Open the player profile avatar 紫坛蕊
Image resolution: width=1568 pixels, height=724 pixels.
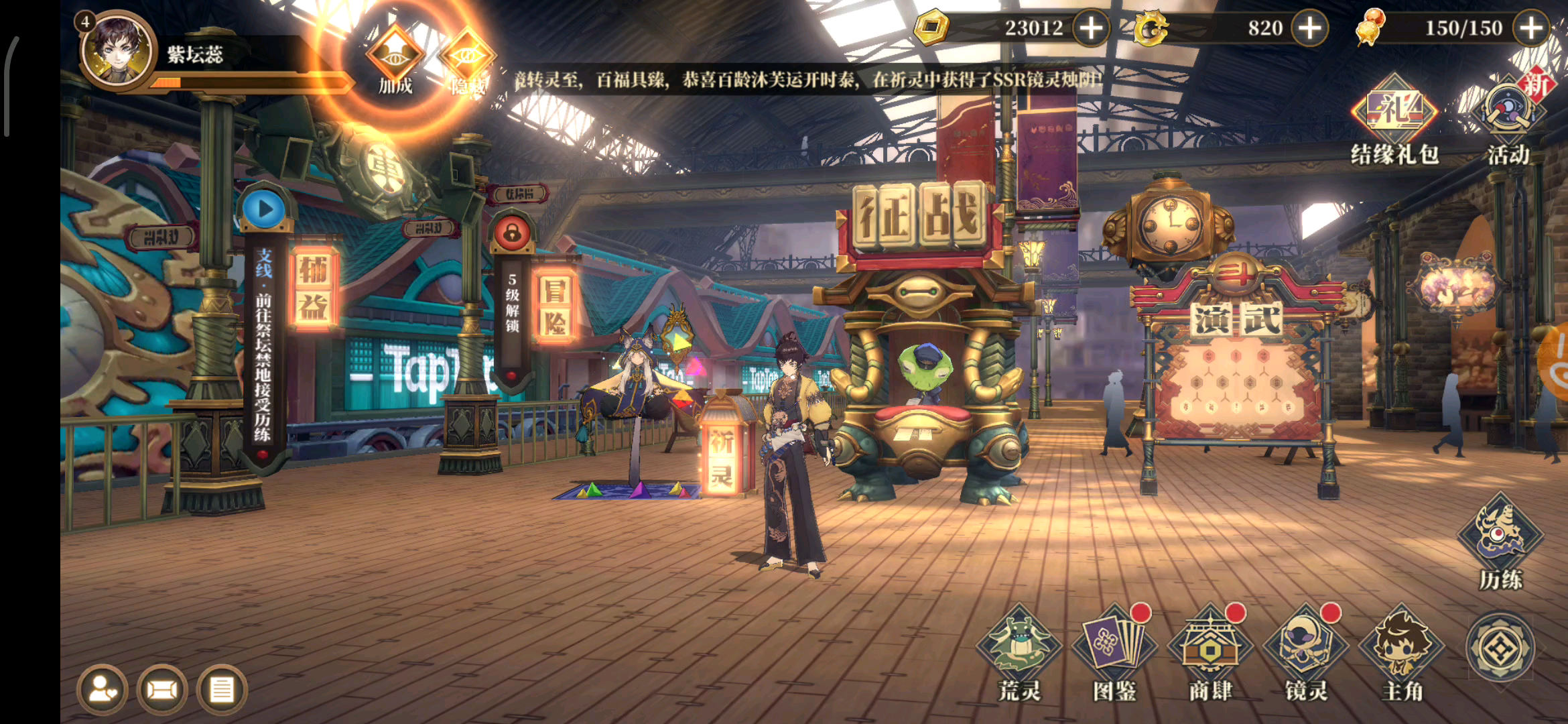117,52
